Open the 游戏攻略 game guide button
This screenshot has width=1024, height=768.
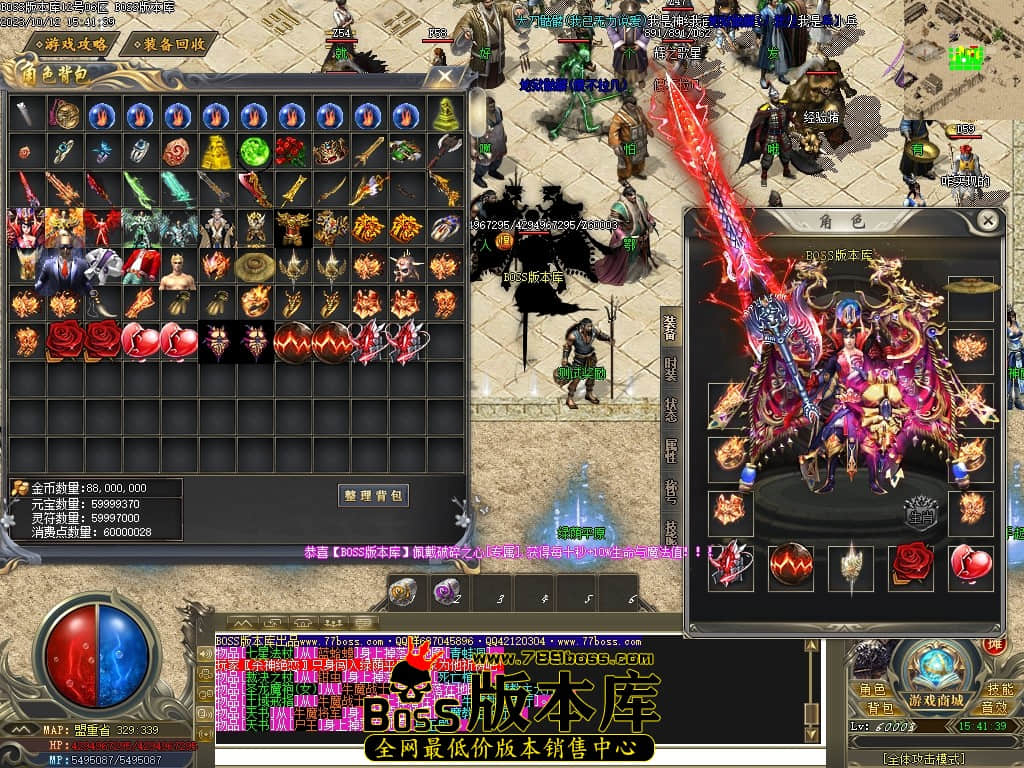pos(67,44)
